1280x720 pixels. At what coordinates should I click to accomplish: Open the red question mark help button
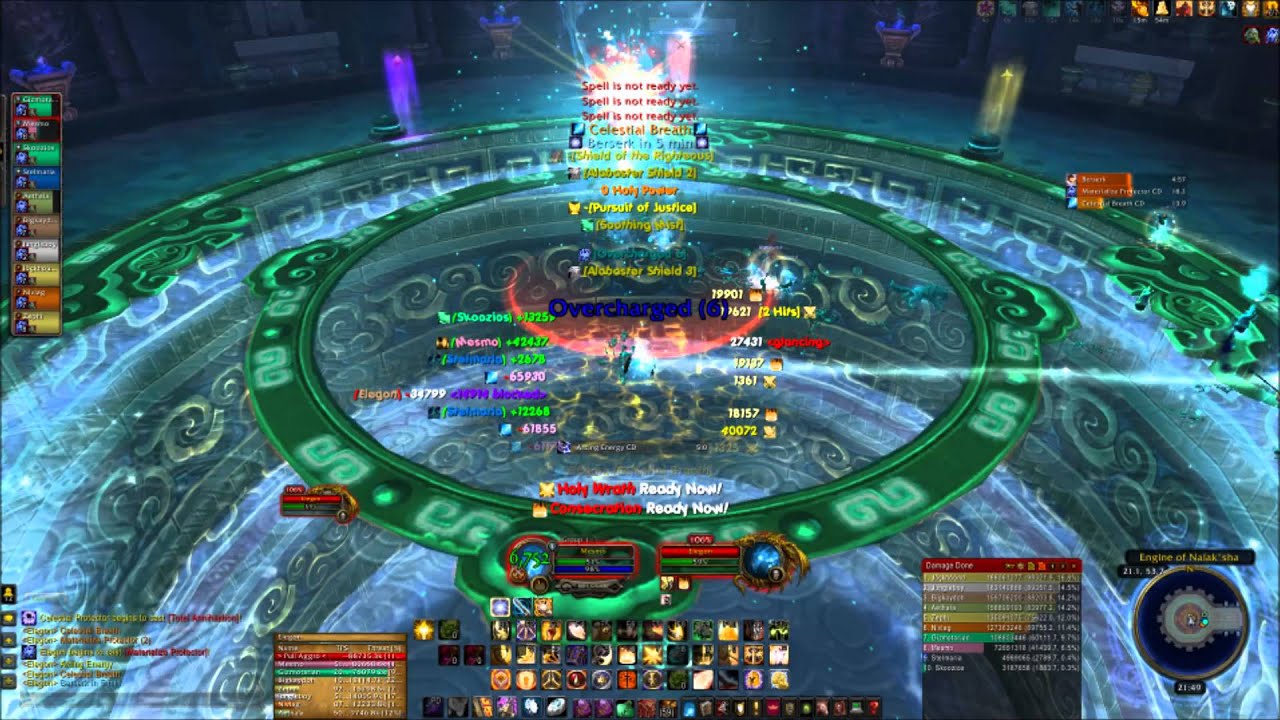click(x=874, y=708)
